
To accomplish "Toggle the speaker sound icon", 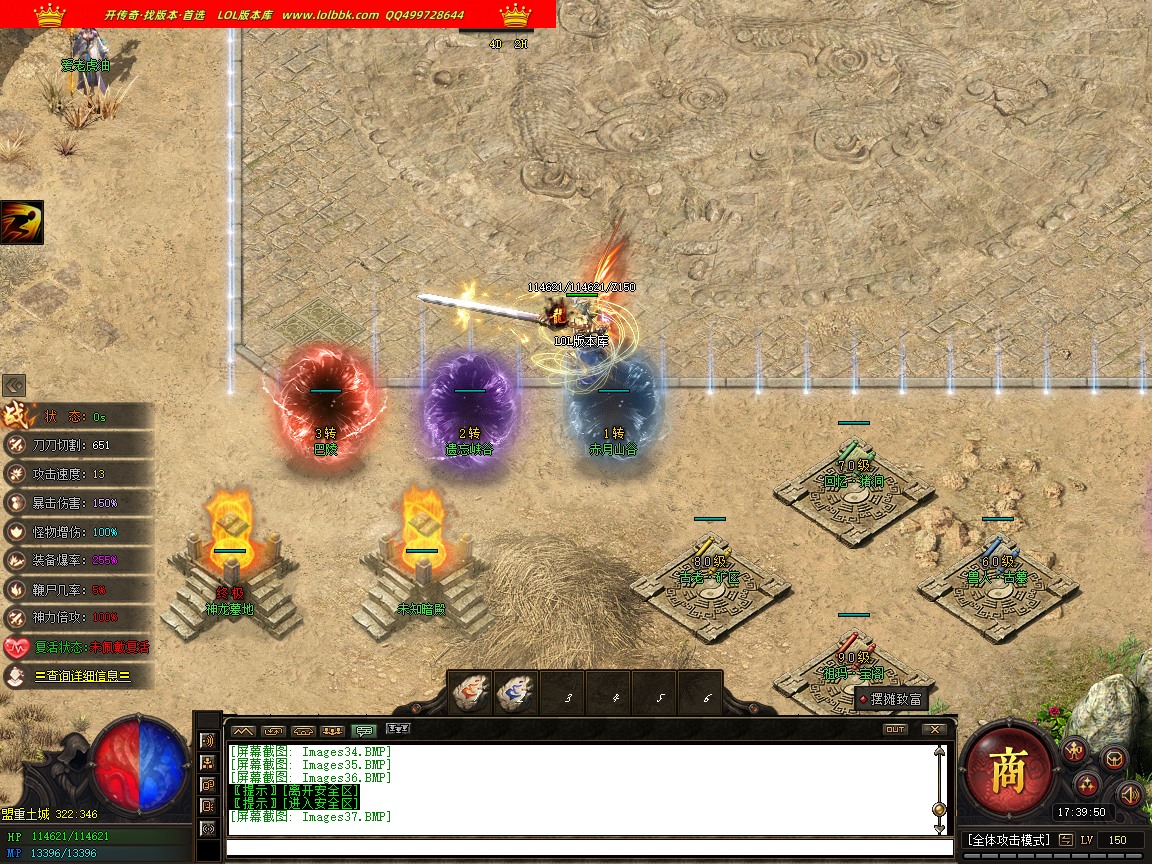I will click(x=1131, y=794).
